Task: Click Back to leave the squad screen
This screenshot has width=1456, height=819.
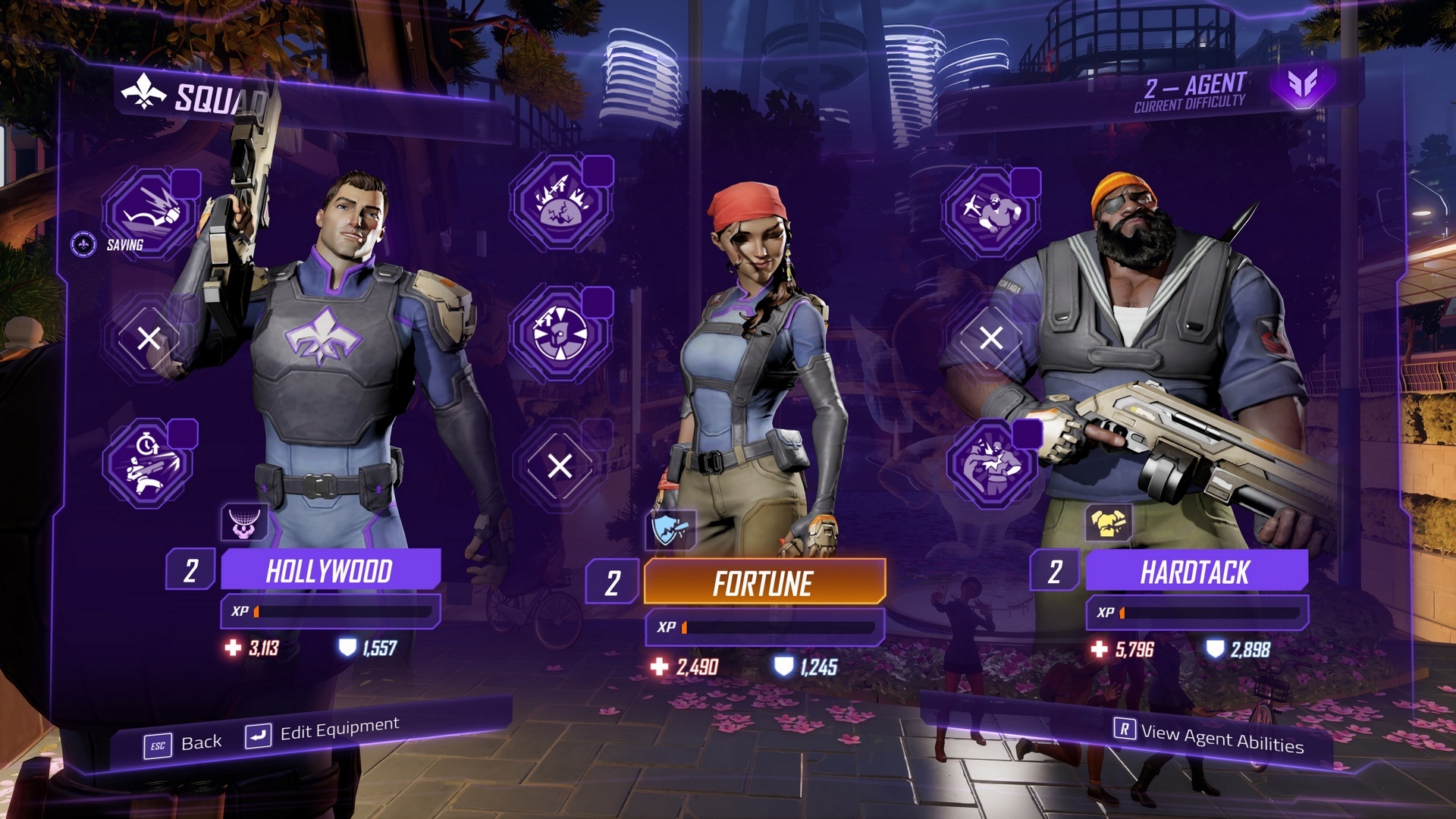Action: [x=184, y=743]
